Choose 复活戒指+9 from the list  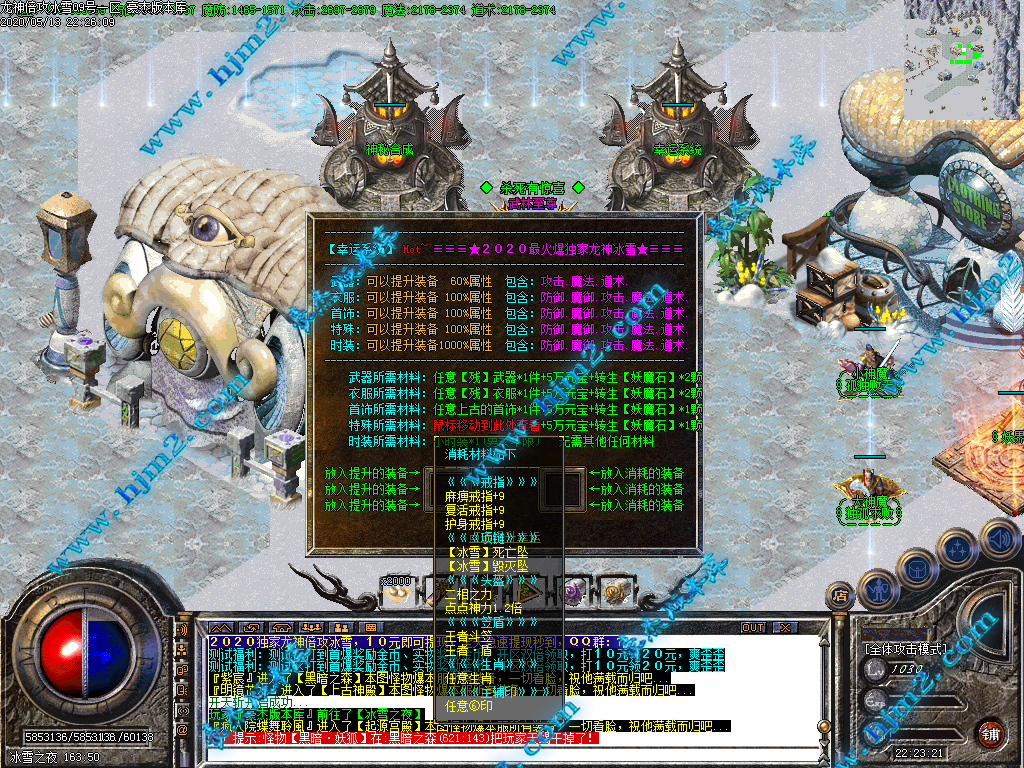tap(474, 510)
